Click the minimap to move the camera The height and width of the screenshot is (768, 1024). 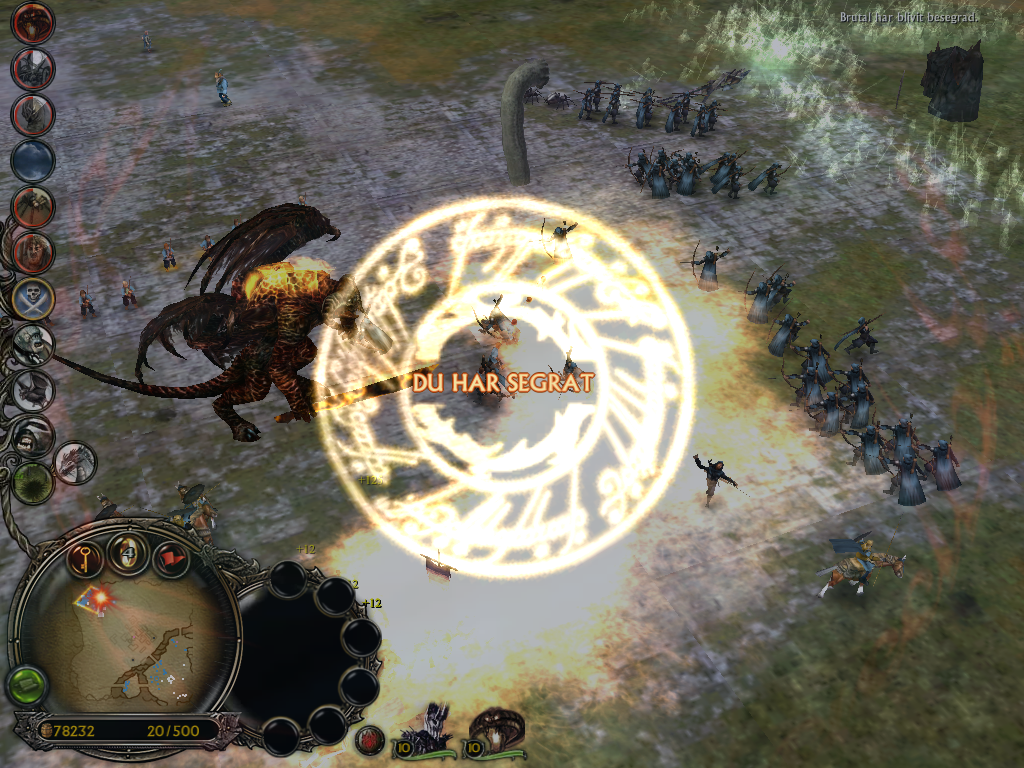click(130, 640)
